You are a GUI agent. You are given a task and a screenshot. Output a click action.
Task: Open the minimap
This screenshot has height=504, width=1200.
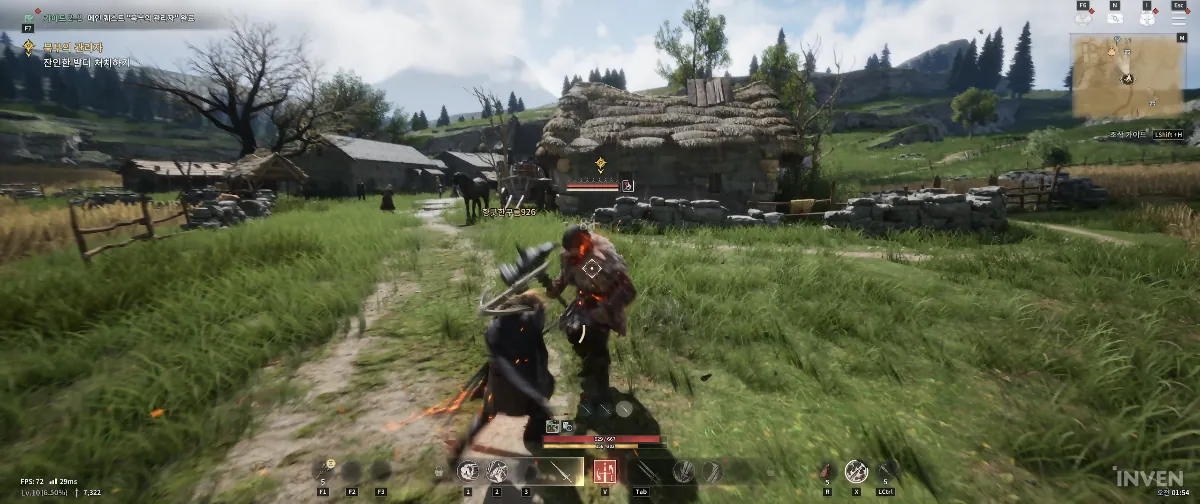(1126, 76)
